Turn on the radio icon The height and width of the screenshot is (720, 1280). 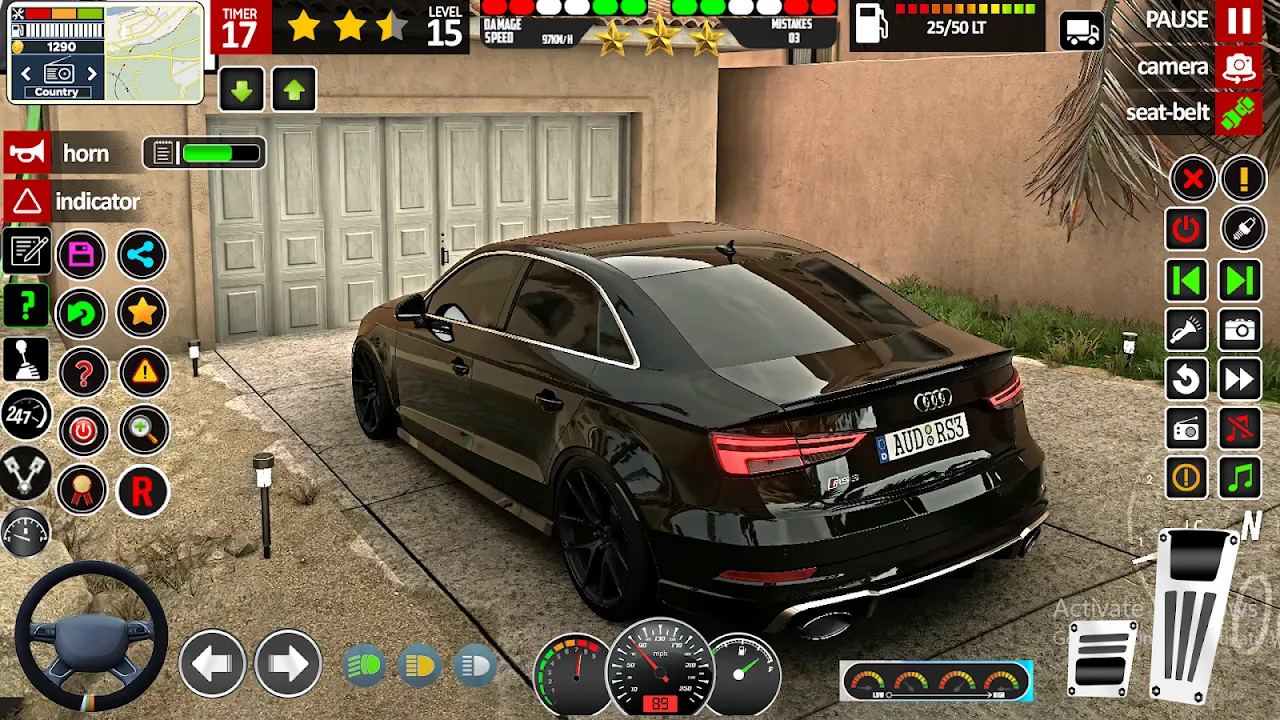(x=1187, y=430)
